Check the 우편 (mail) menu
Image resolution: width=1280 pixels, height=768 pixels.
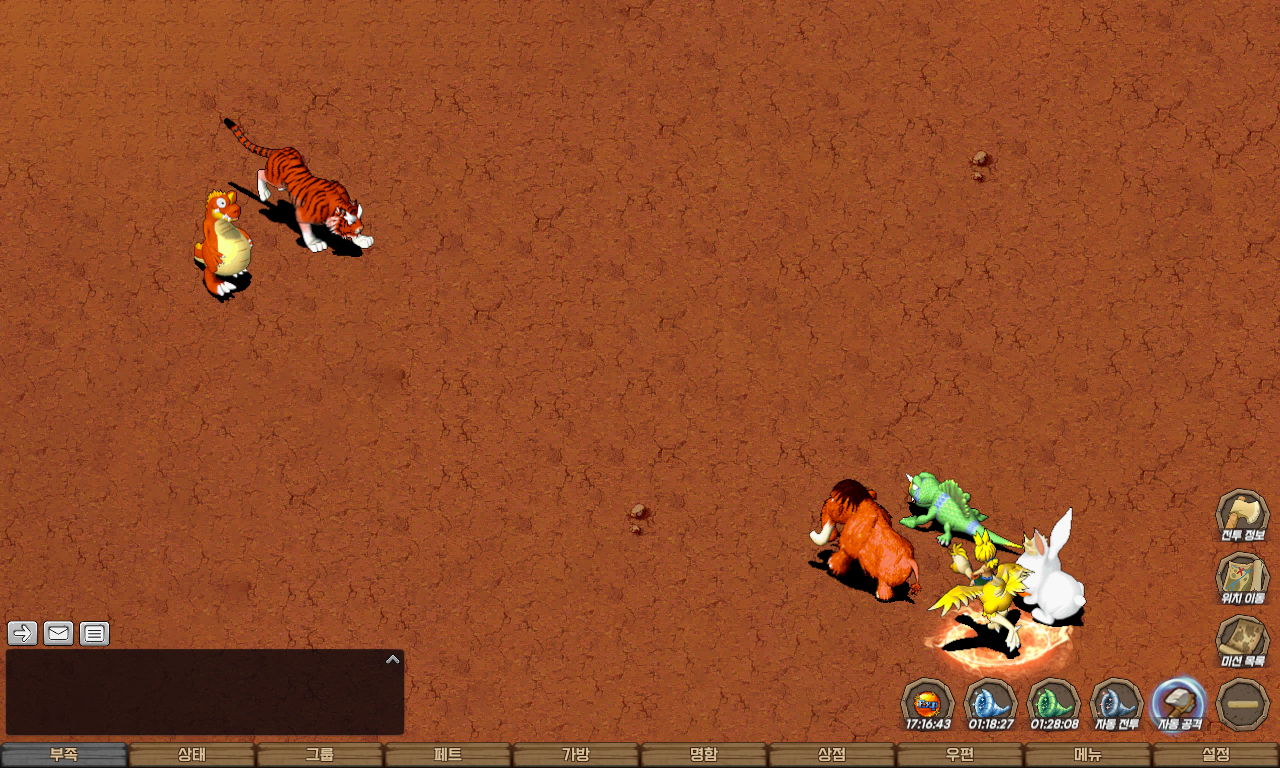[x=960, y=755]
